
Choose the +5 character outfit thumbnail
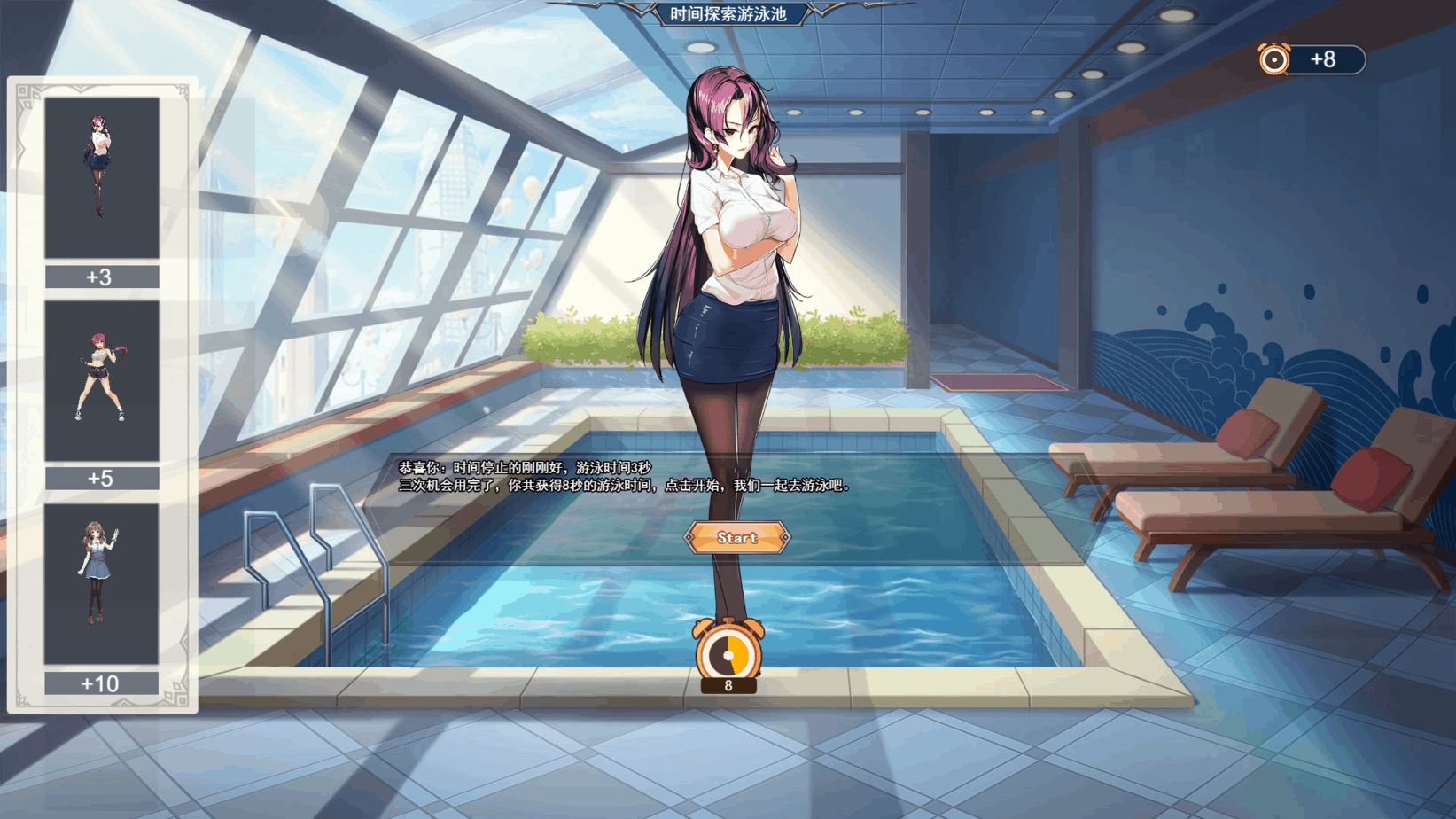[102, 381]
